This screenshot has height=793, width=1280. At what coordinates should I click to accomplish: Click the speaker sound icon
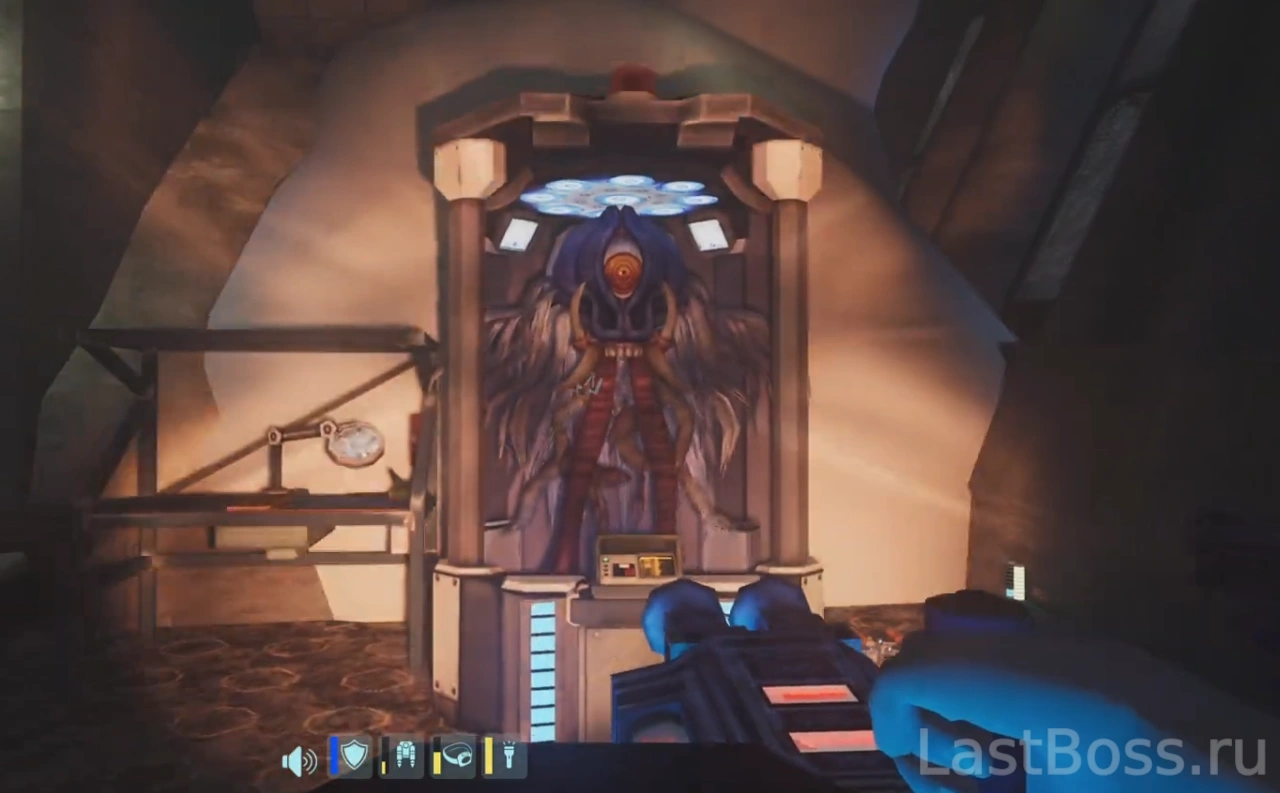(x=298, y=761)
